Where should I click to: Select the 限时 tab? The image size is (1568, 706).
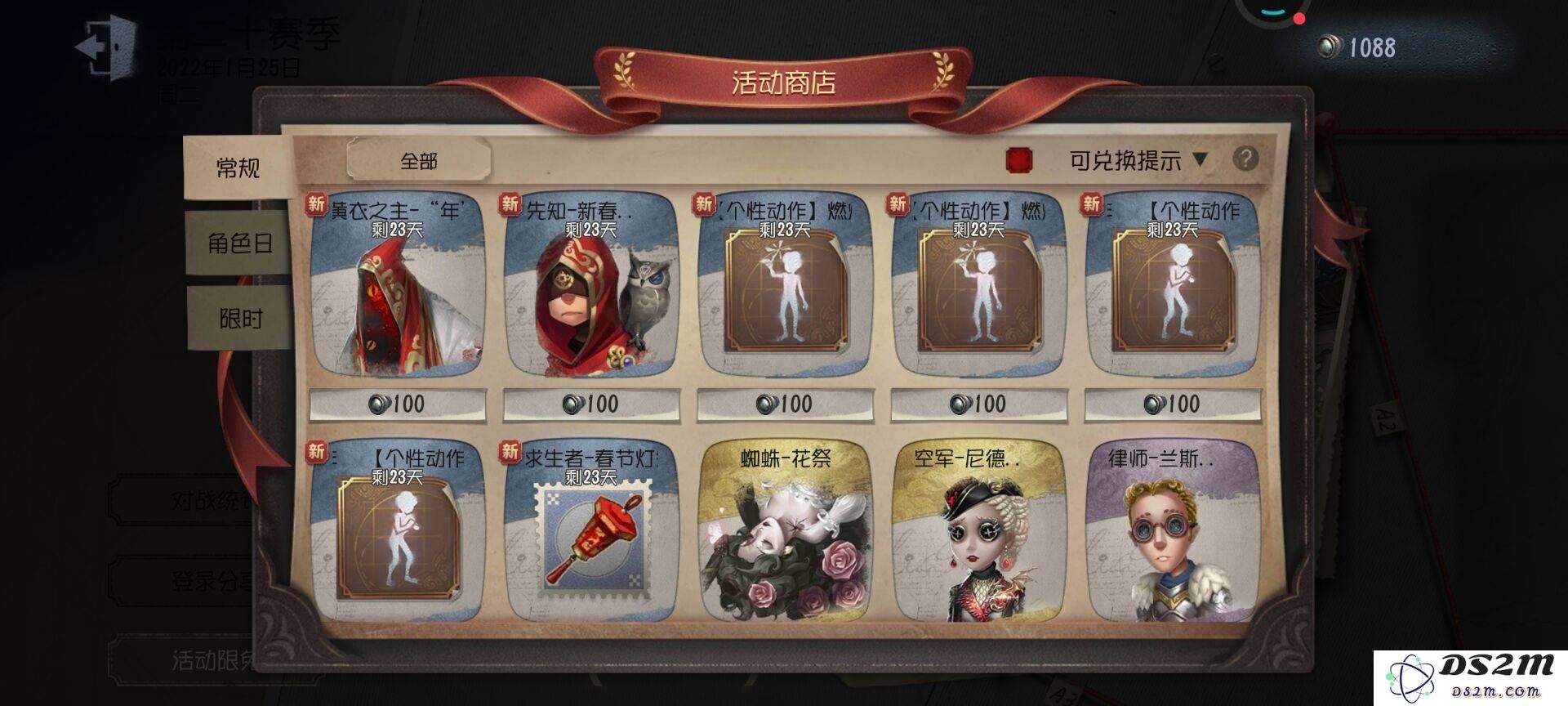(240, 319)
